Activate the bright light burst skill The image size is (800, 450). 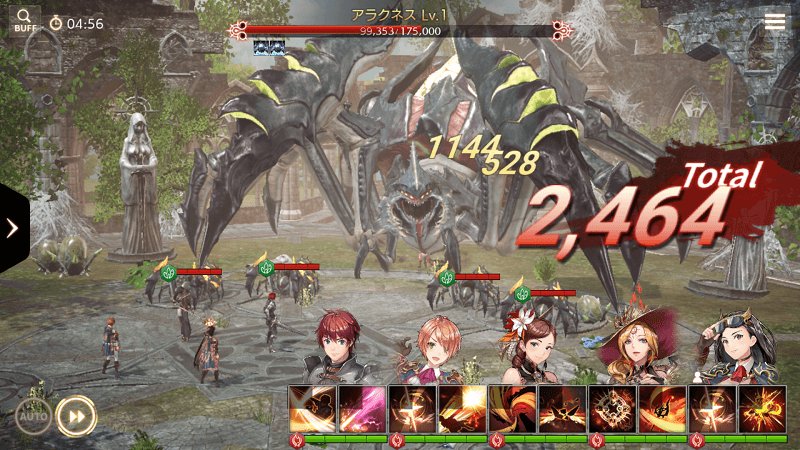coord(462,409)
